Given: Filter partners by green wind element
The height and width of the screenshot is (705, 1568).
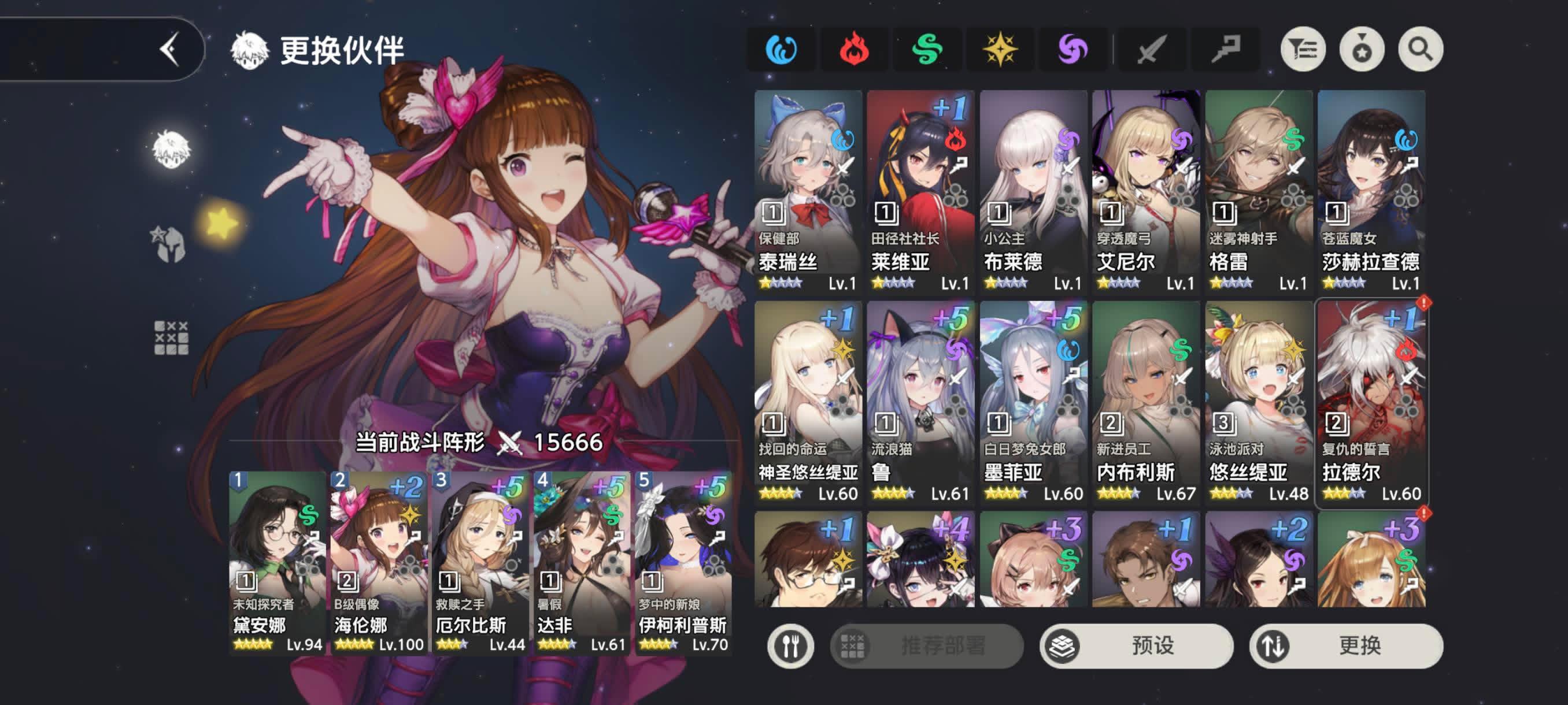Looking at the screenshot, I should click(926, 49).
